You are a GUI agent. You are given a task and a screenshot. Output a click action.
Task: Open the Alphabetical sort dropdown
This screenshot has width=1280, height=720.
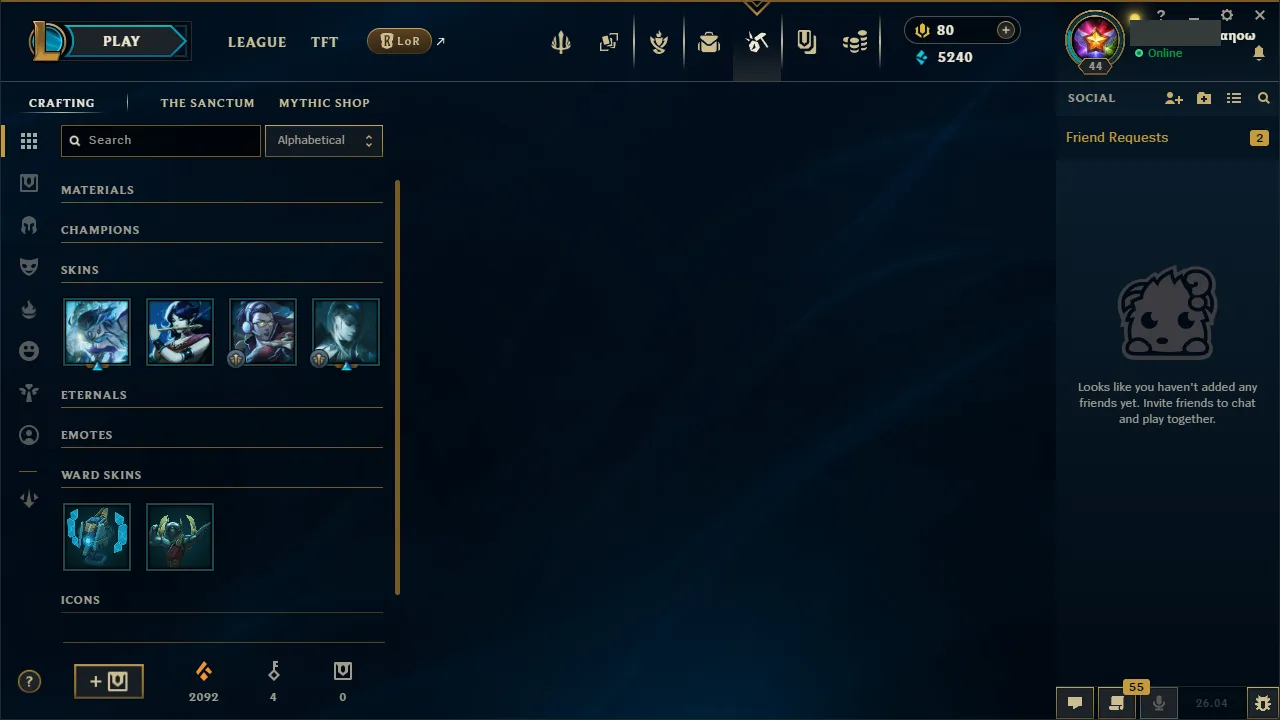pyautogui.click(x=324, y=140)
